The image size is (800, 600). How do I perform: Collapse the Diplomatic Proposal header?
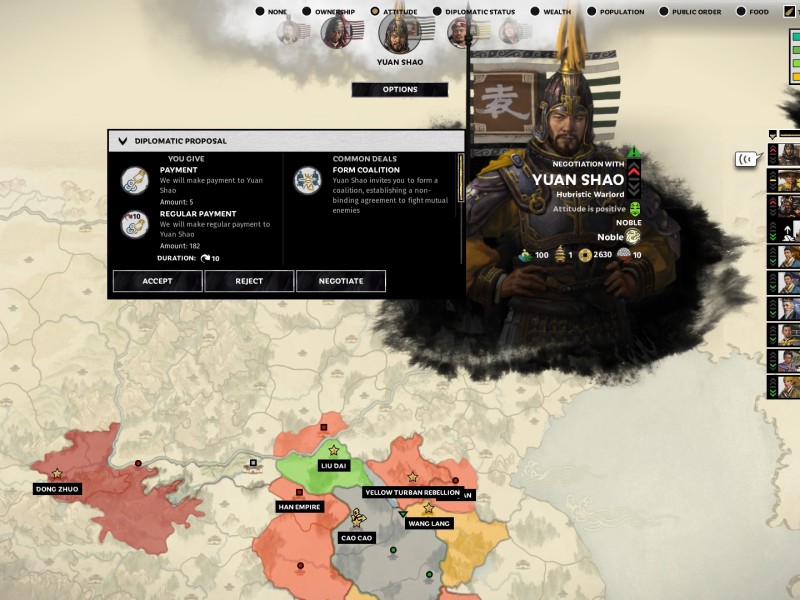123,141
